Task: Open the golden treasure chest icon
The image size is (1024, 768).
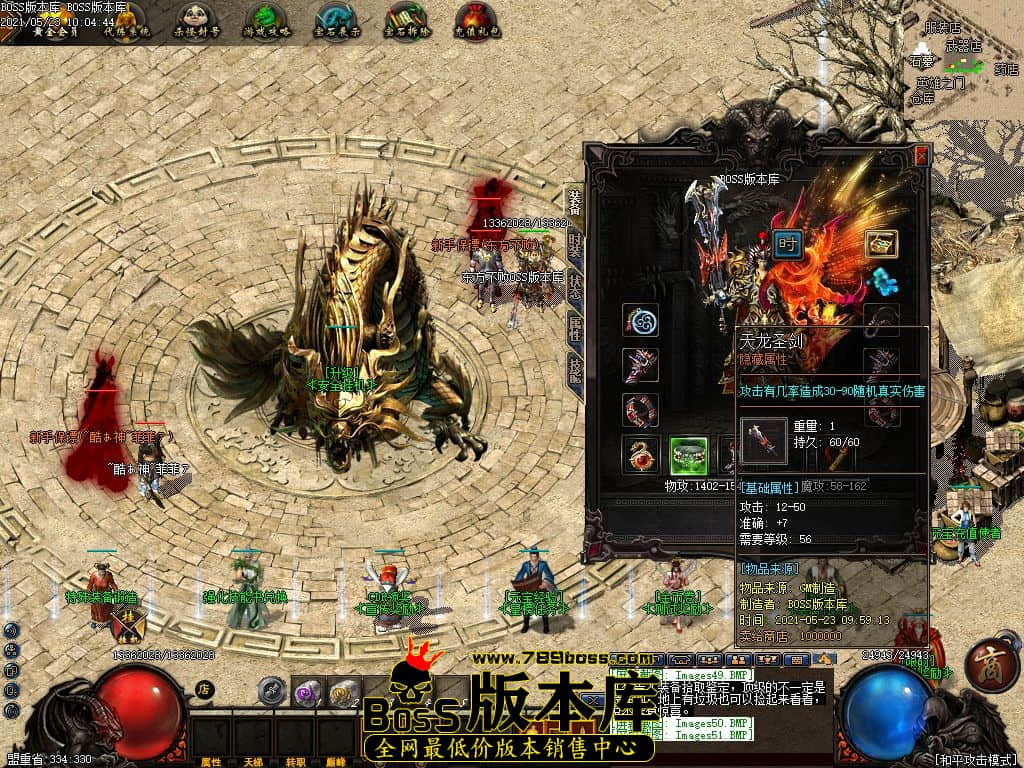Action: coord(881,243)
